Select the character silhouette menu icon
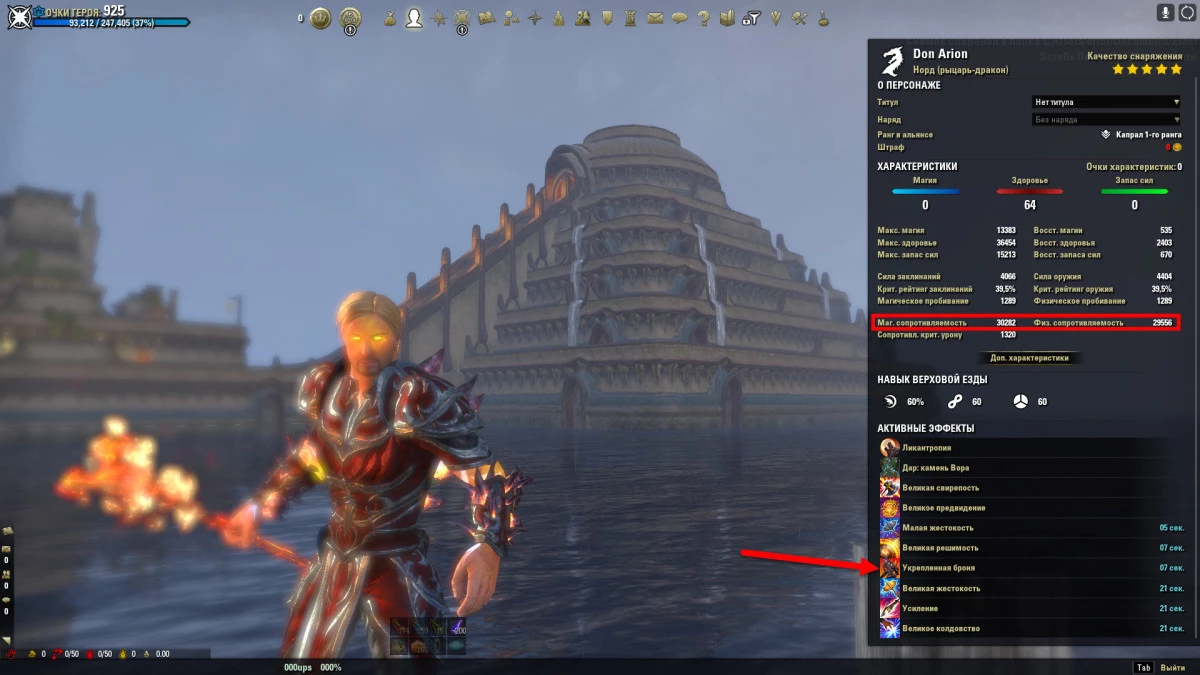This screenshot has height=675, width=1200. 413,18
